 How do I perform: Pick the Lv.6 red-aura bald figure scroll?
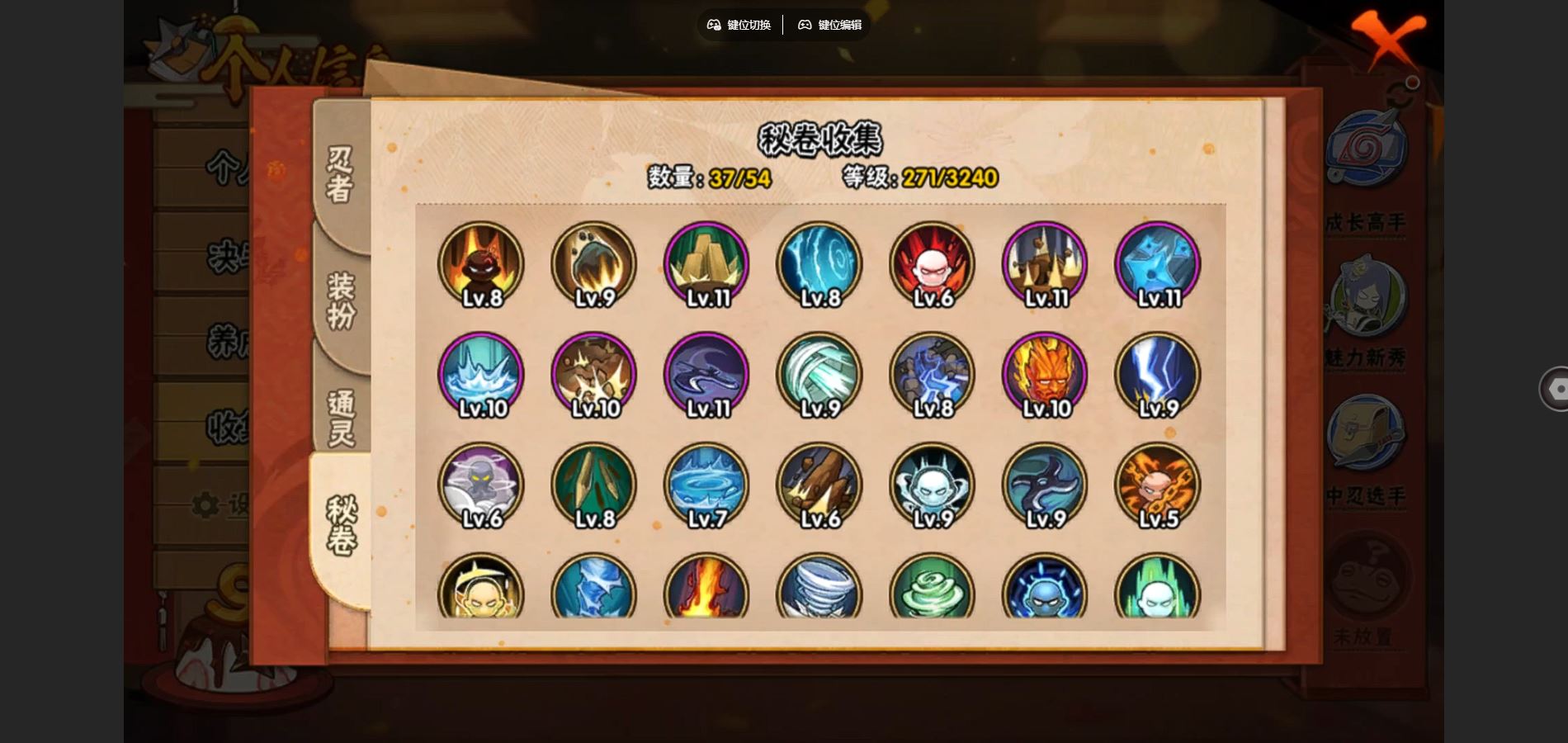point(932,264)
